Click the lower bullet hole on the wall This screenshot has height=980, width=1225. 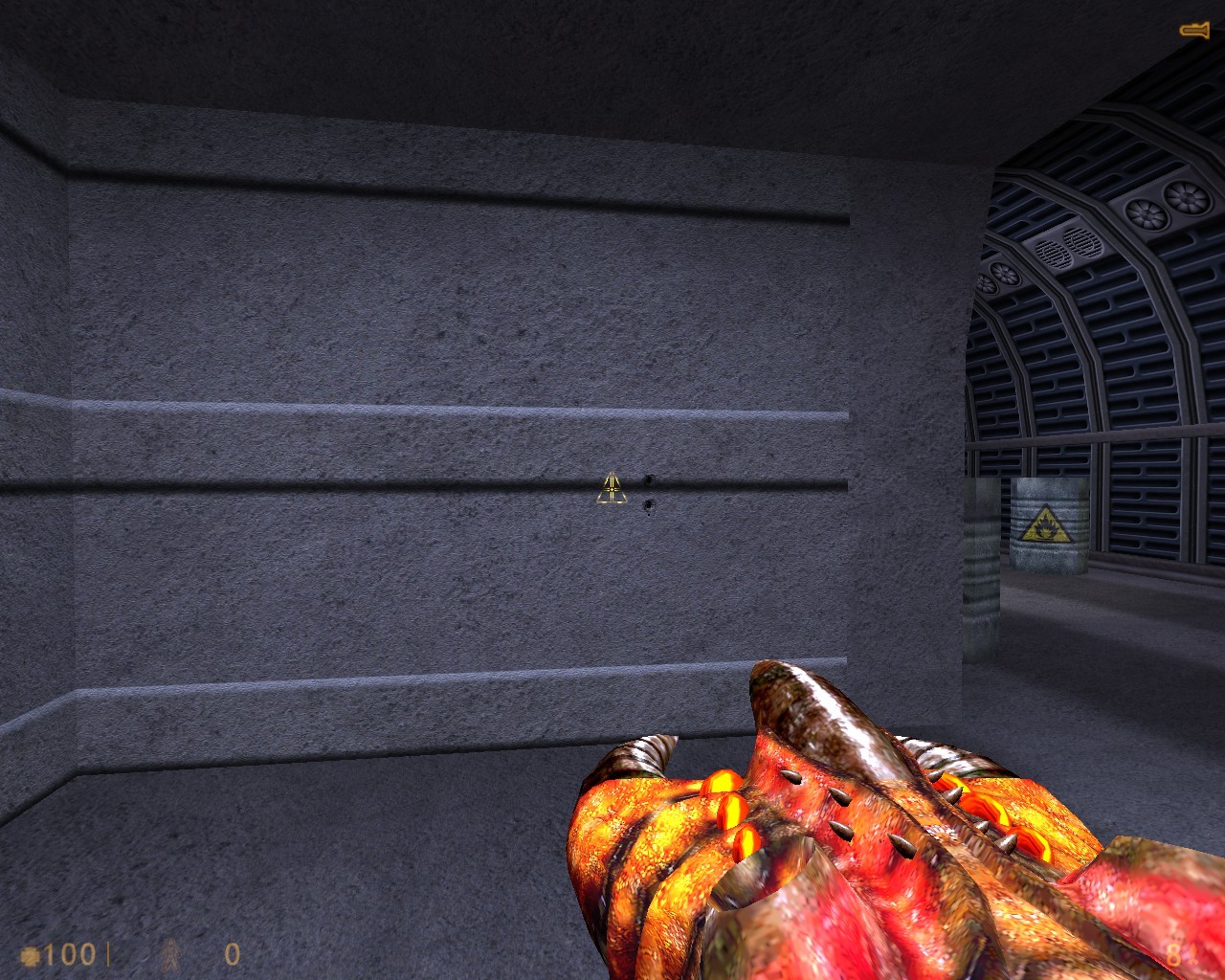point(649,504)
